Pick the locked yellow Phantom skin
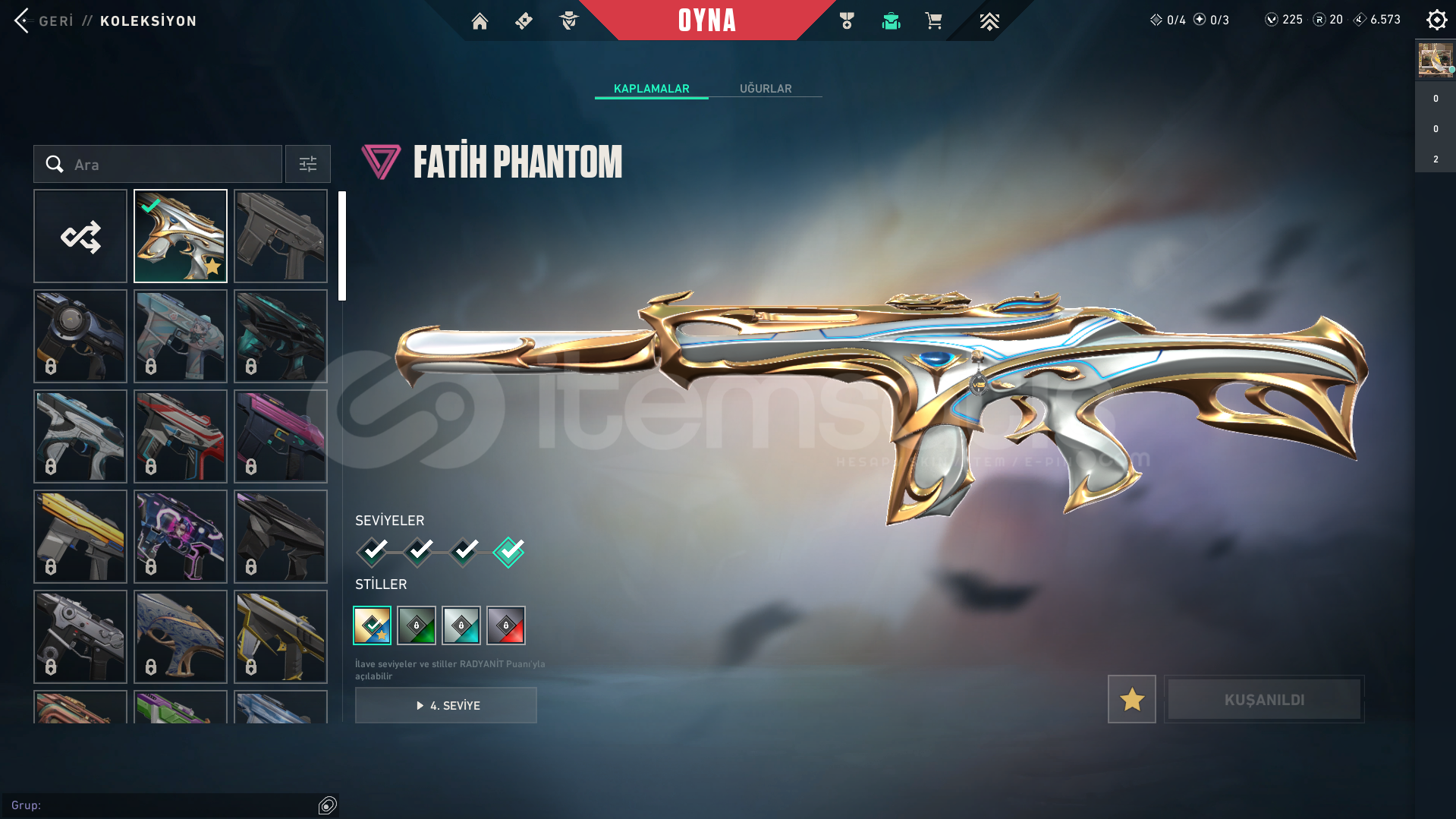Viewport: 1456px width, 819px height. coord(80,537)
